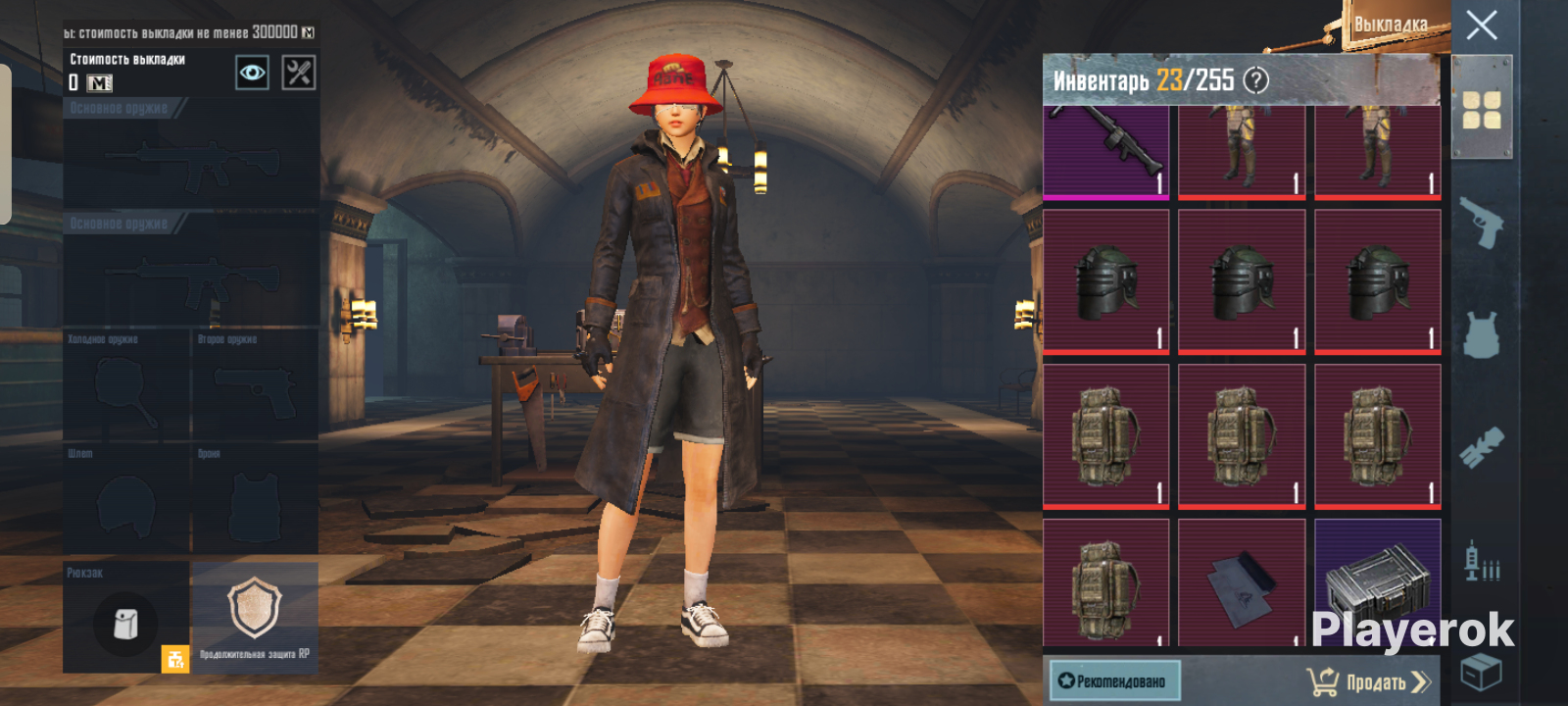Select the grey folded cloth item
Image resolution: width=1568 pixels, height=706 pixels.
tap(1242, 584)
